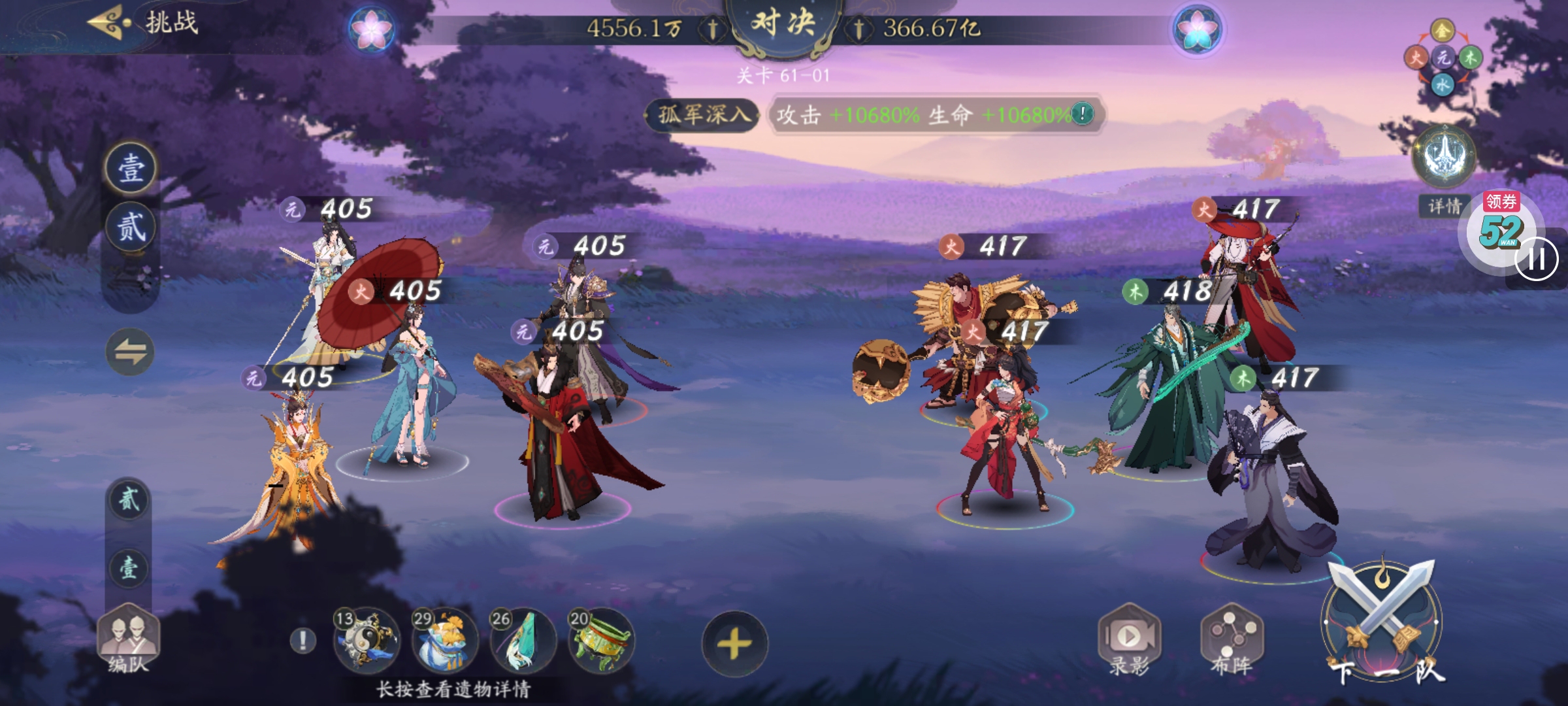
Task: Select formation slot 壹
Action: pos(131,169)
